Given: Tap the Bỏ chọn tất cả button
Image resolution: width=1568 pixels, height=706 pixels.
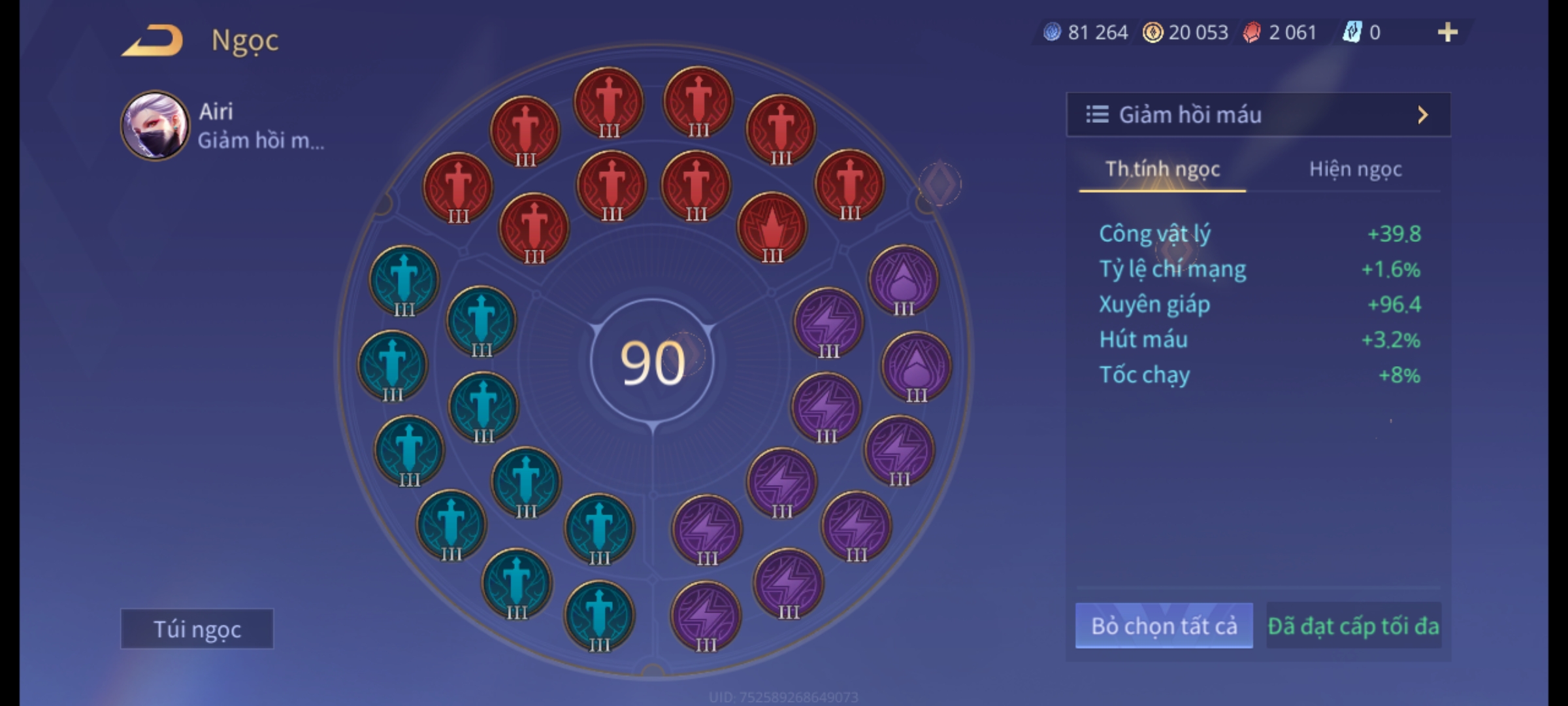Looking at the screenshot, I should click(1164, 626).
